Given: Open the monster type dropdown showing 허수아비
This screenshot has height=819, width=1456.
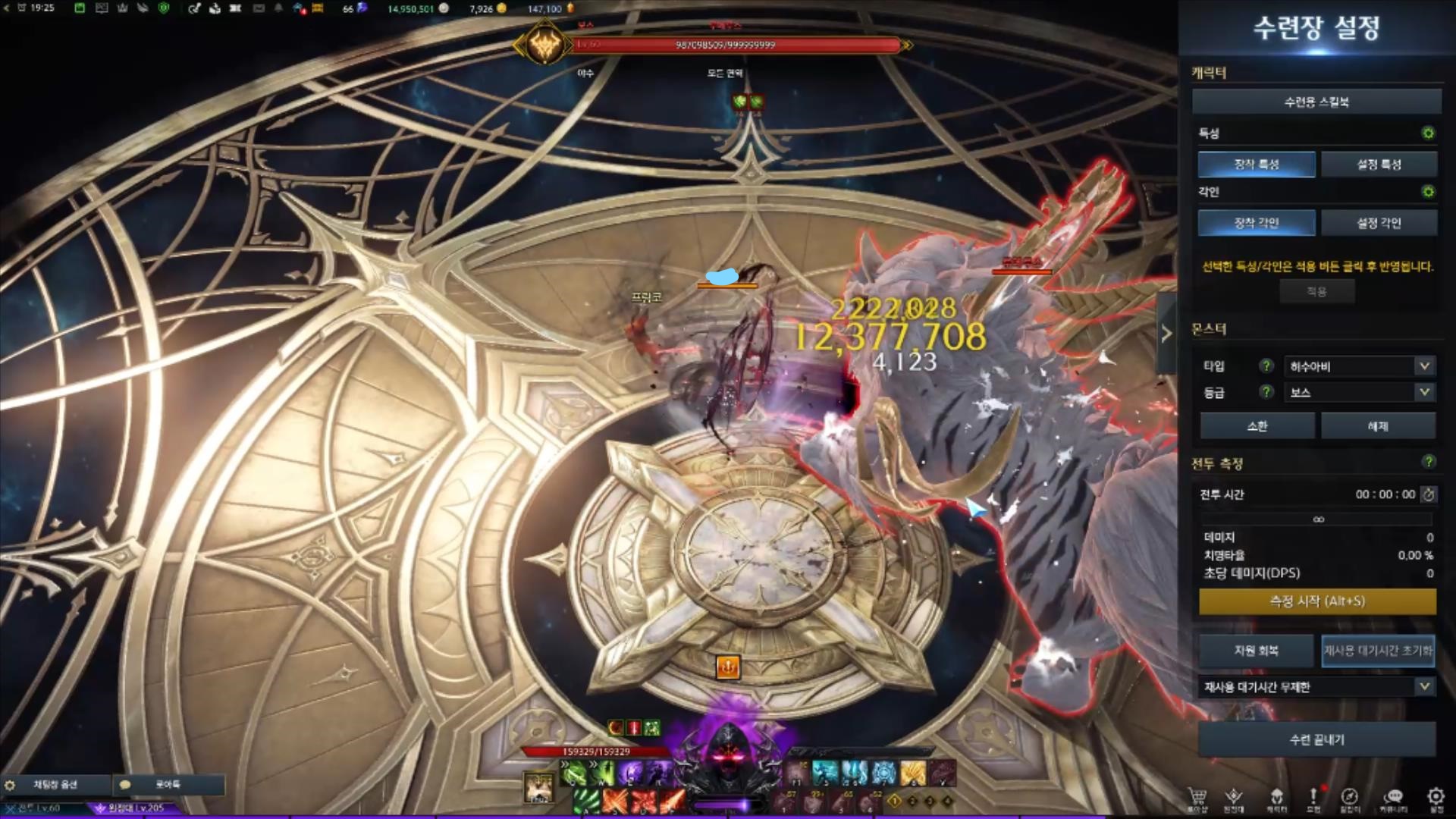Looking at the screenshot, I should point(1358,366).
